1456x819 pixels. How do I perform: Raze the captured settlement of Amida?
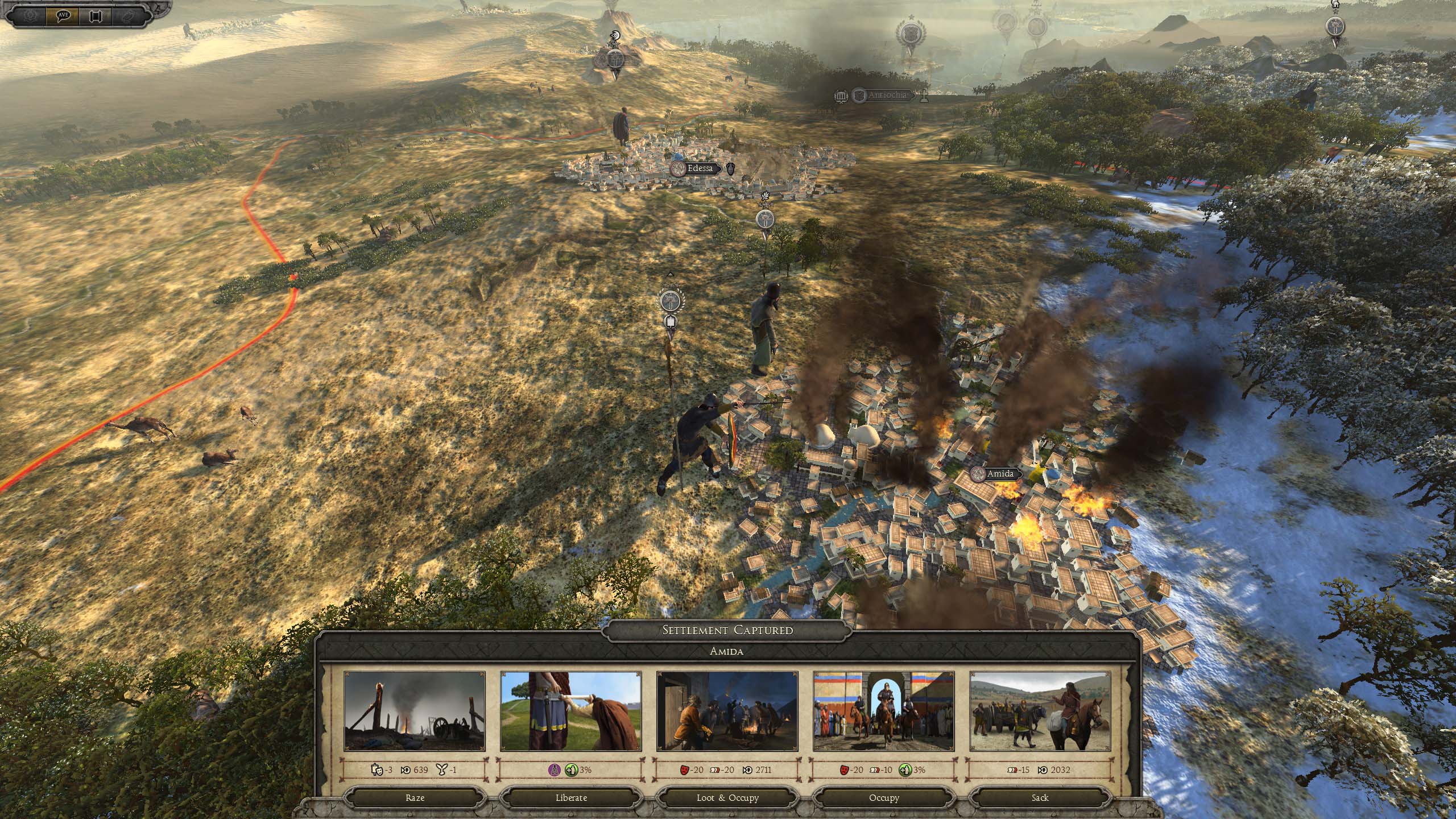tap(415, 797)
